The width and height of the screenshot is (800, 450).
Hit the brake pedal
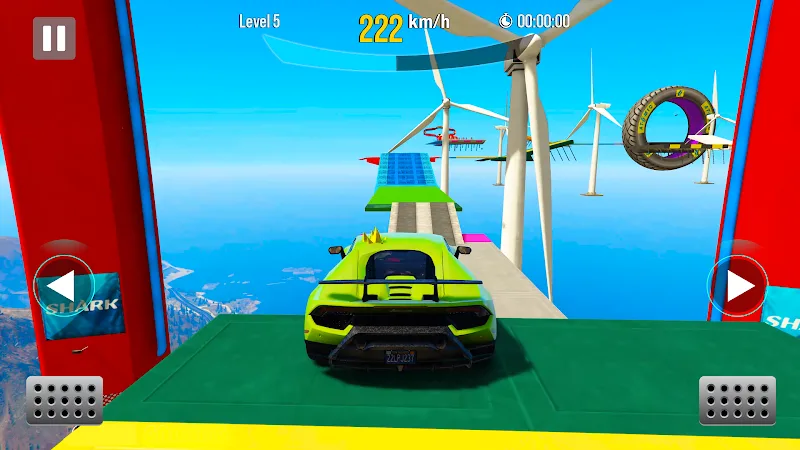pos(65,400)
